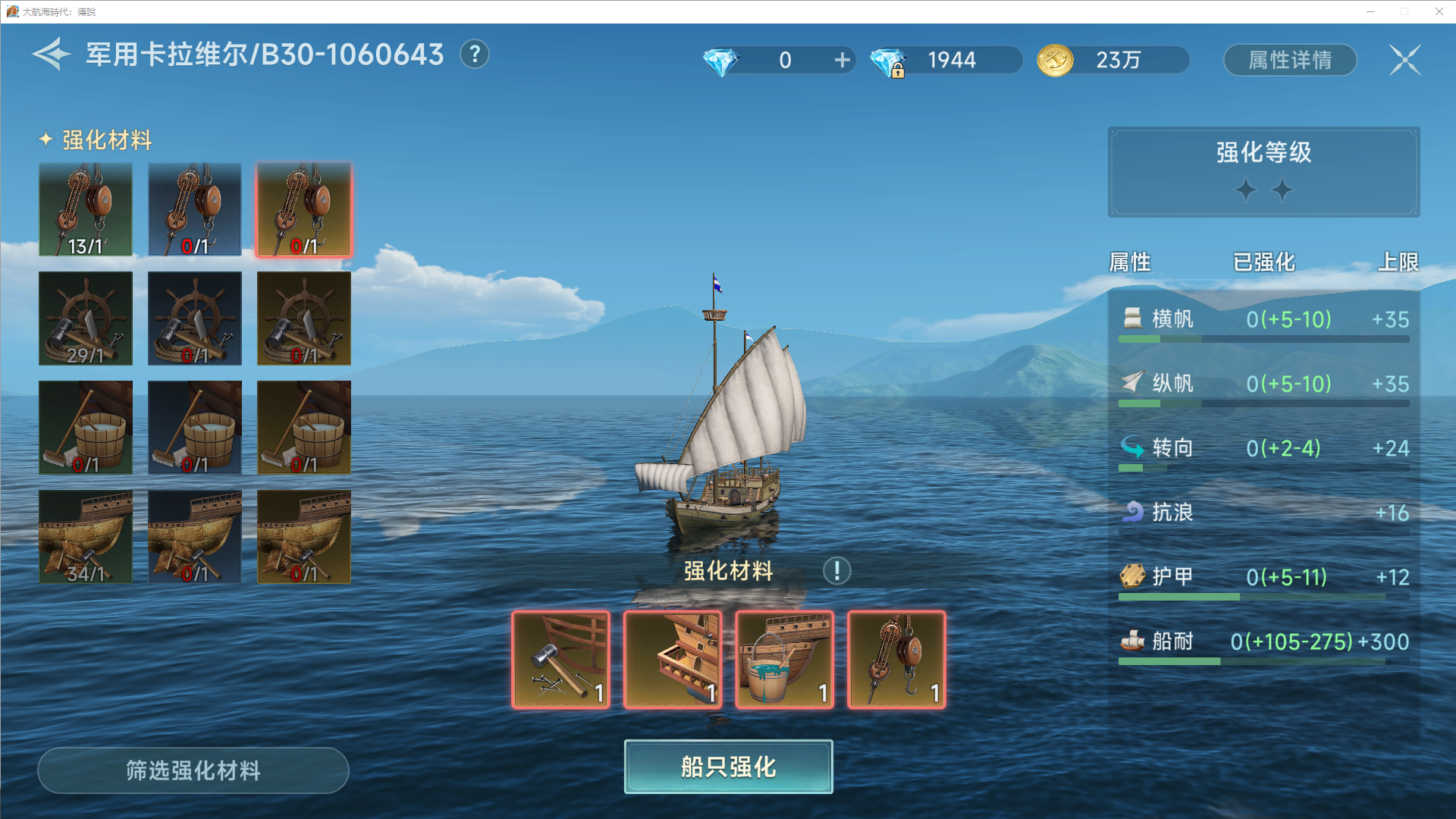Image resolution: width=1456 pixels, height=819 pixels.
Task: Click the 筛选强化材料 filter button
Action: pos(193,770)
